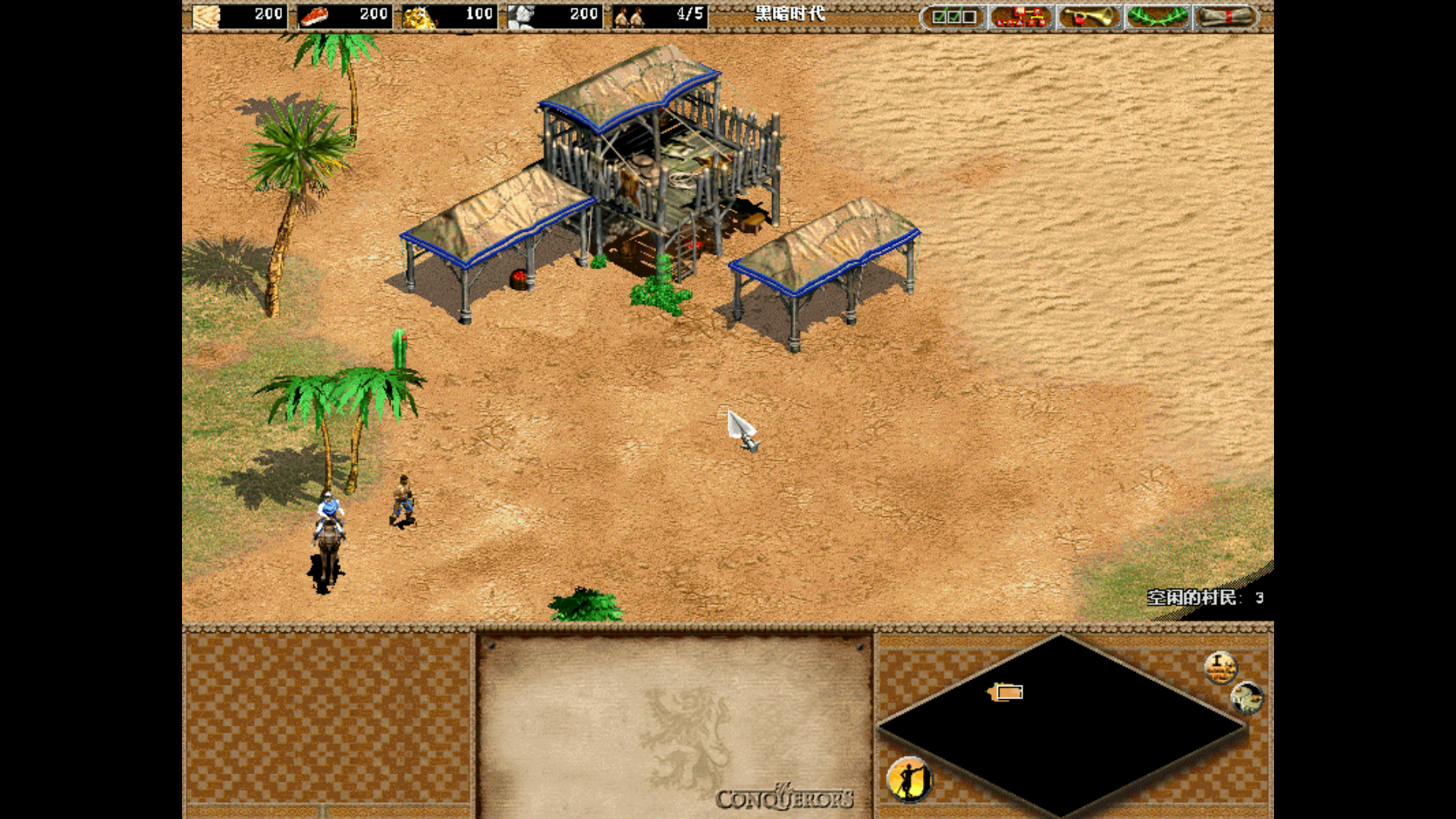
Task: Switch the minimap display mode
Action: (1247, 698)
